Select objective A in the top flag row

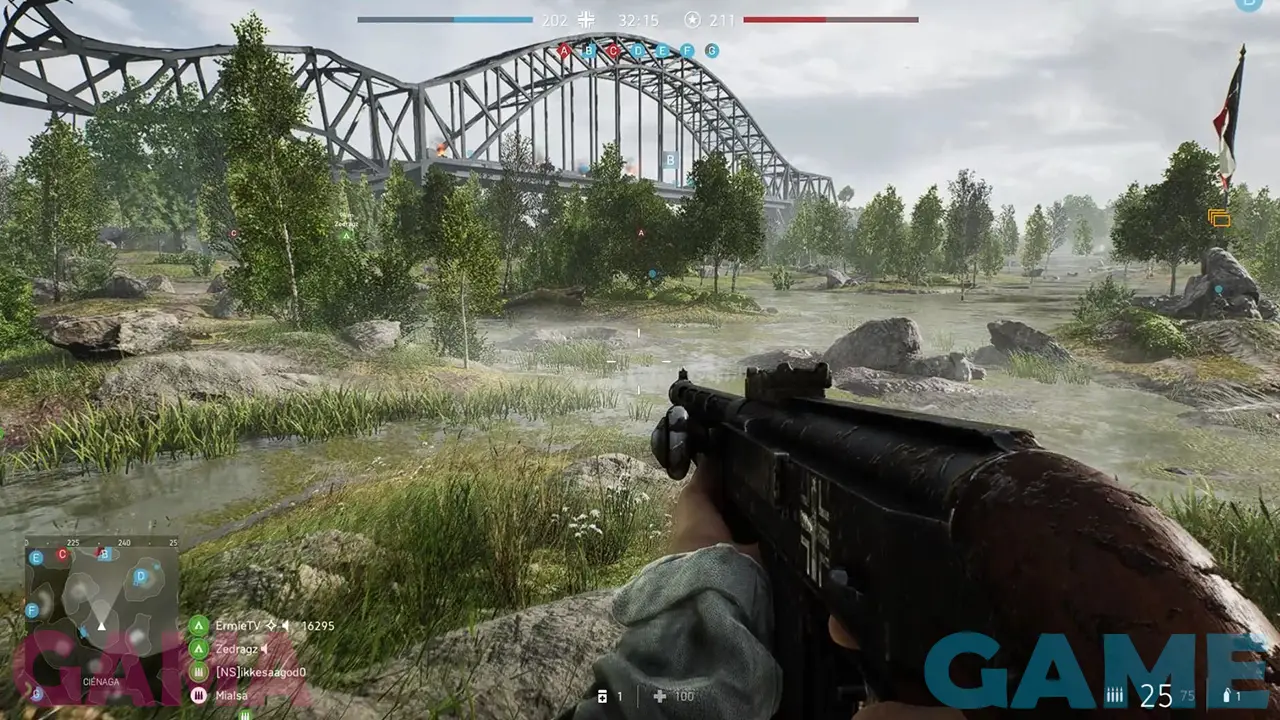[x=564, y=50]
